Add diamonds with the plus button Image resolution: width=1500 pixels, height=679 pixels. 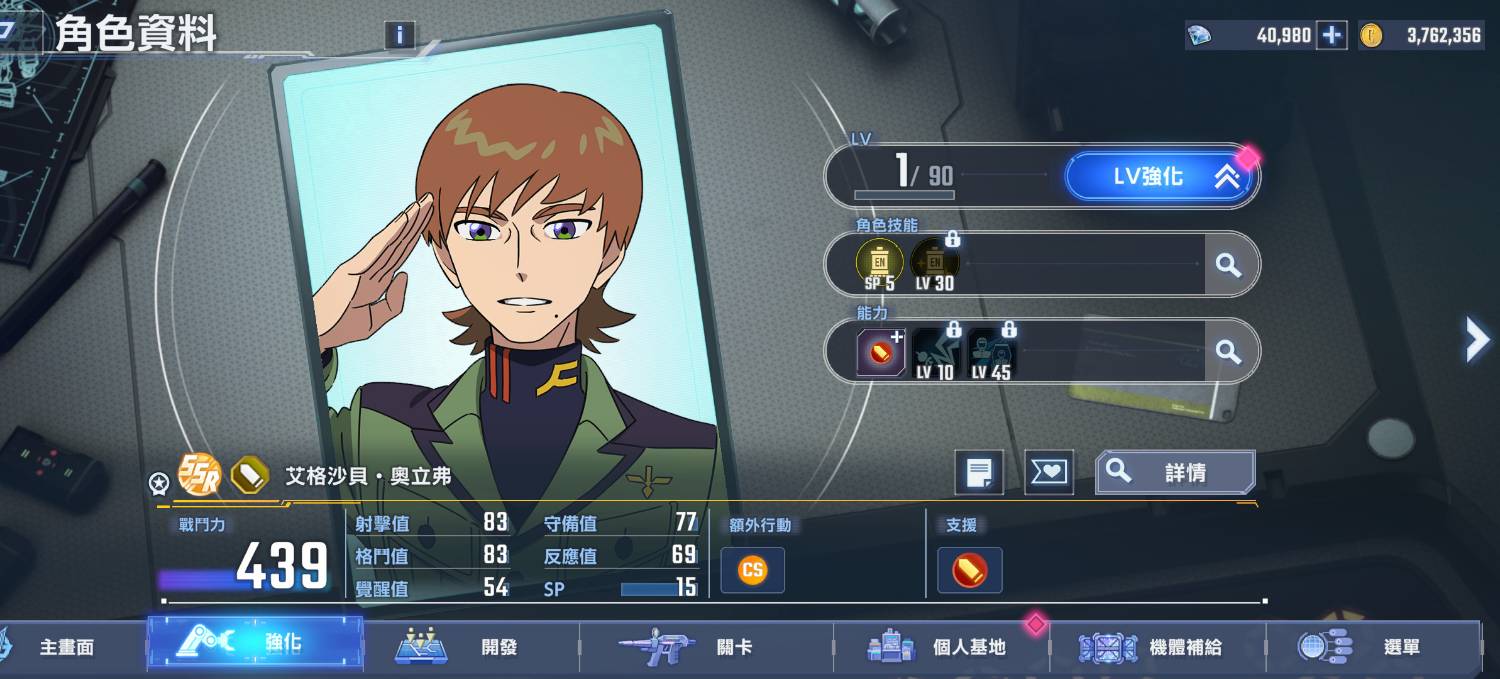coord(1331,35)
